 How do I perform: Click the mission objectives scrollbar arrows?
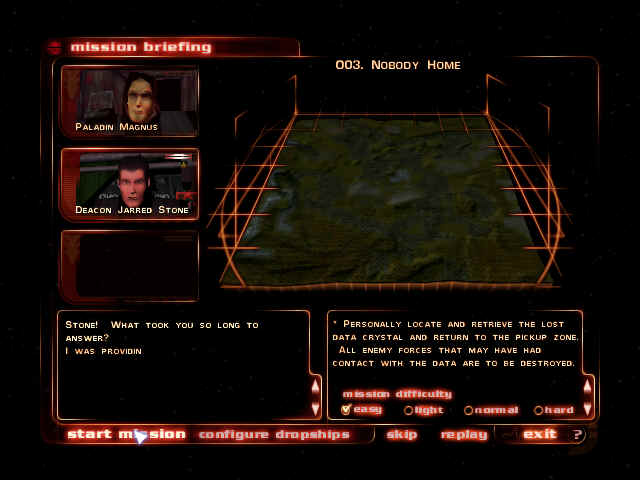(x=588, y=393)
